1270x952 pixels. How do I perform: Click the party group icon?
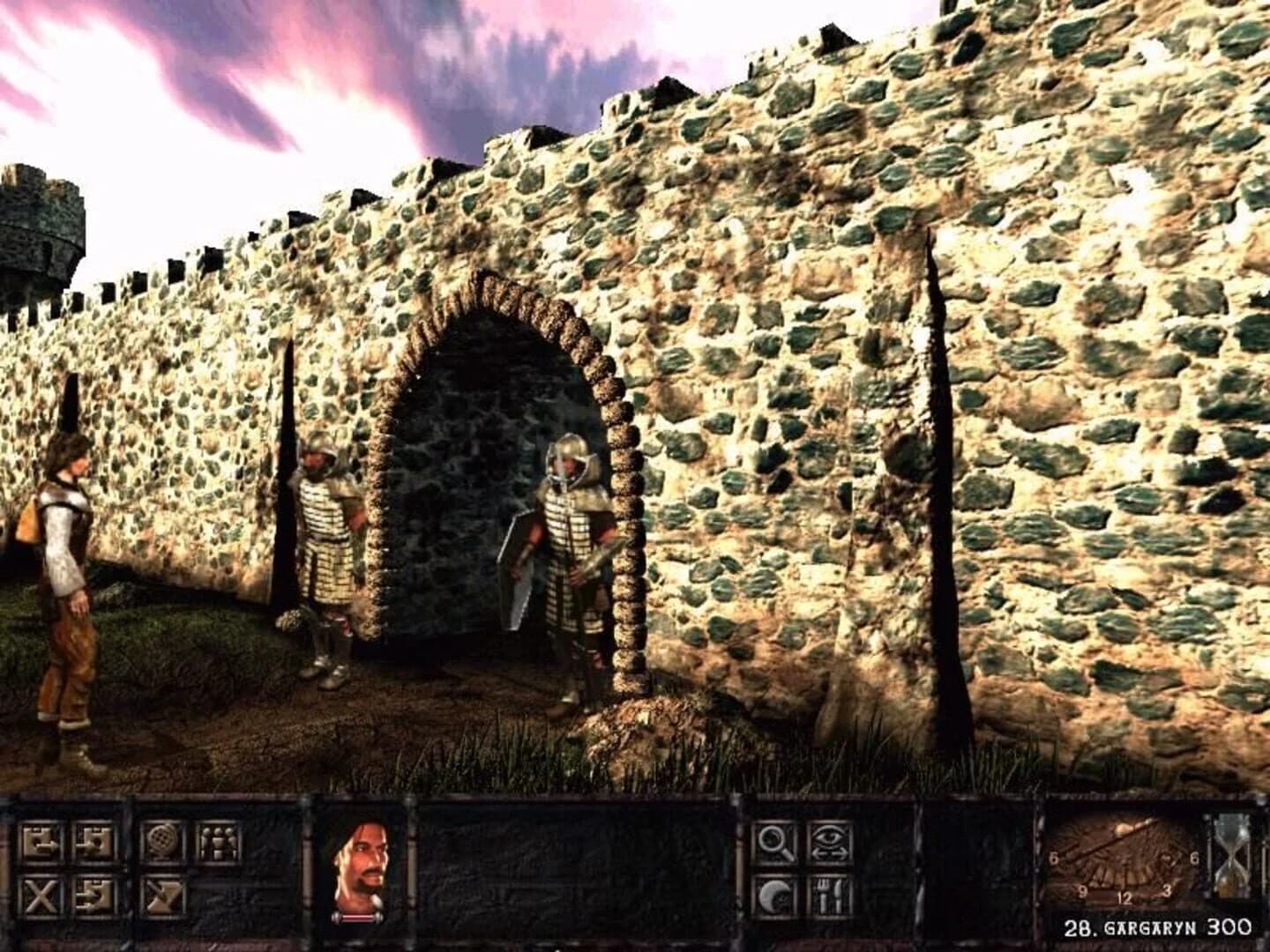click(217, 841)
